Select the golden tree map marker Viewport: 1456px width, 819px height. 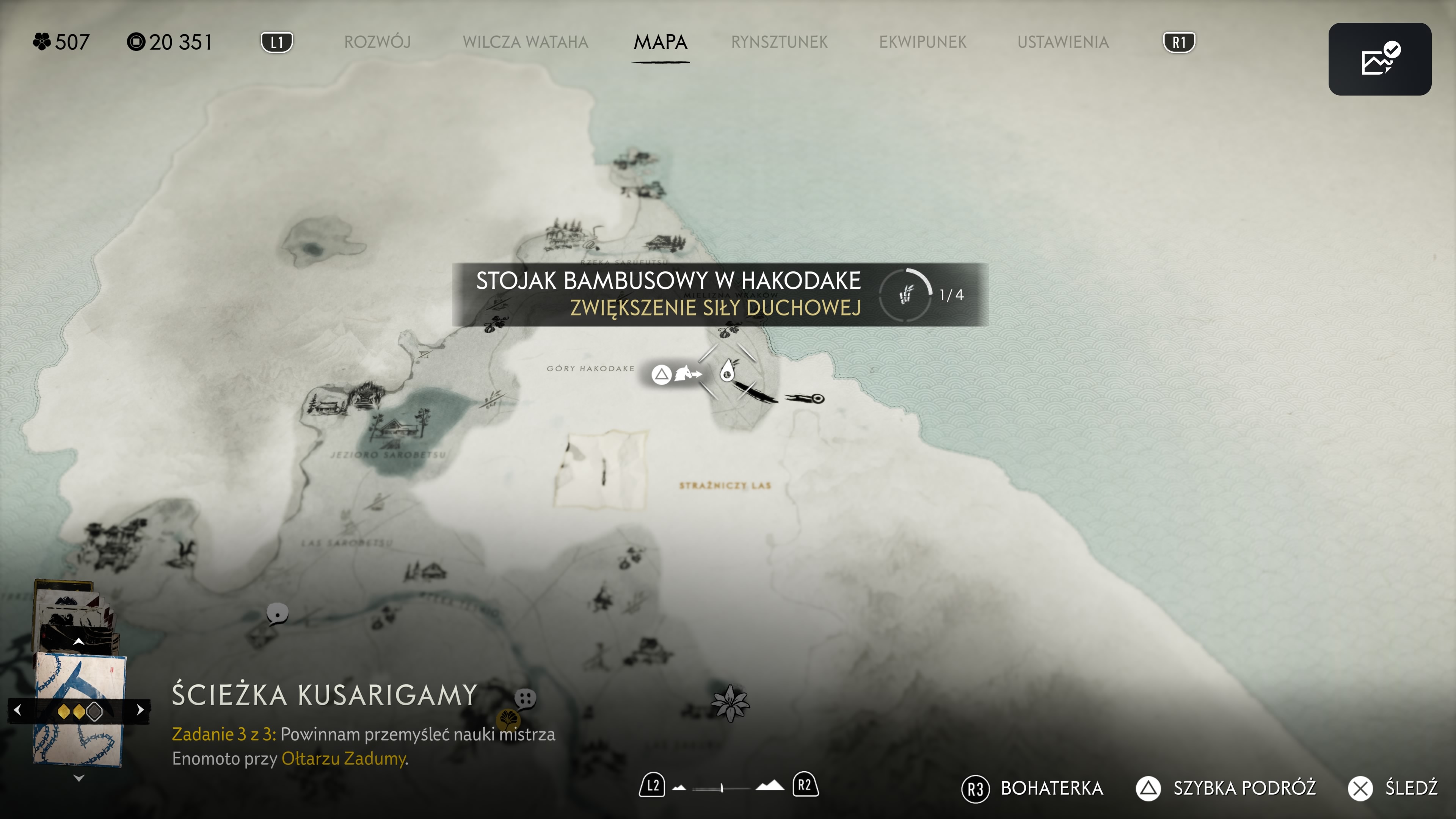coord(508,720)
